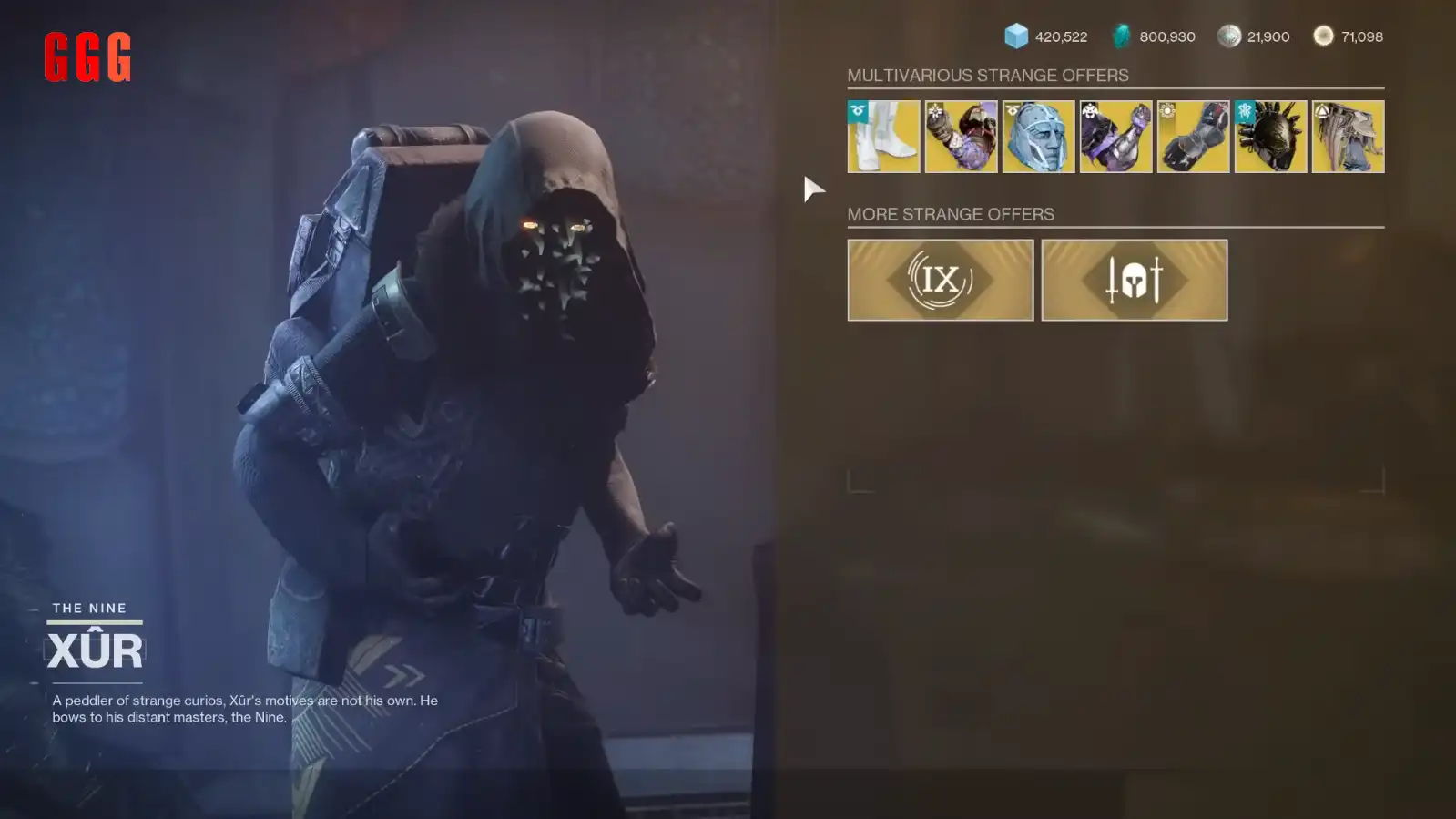Open the crossed-swords helmet strange offer
1456x819 pixels.
pos(1135,279)
